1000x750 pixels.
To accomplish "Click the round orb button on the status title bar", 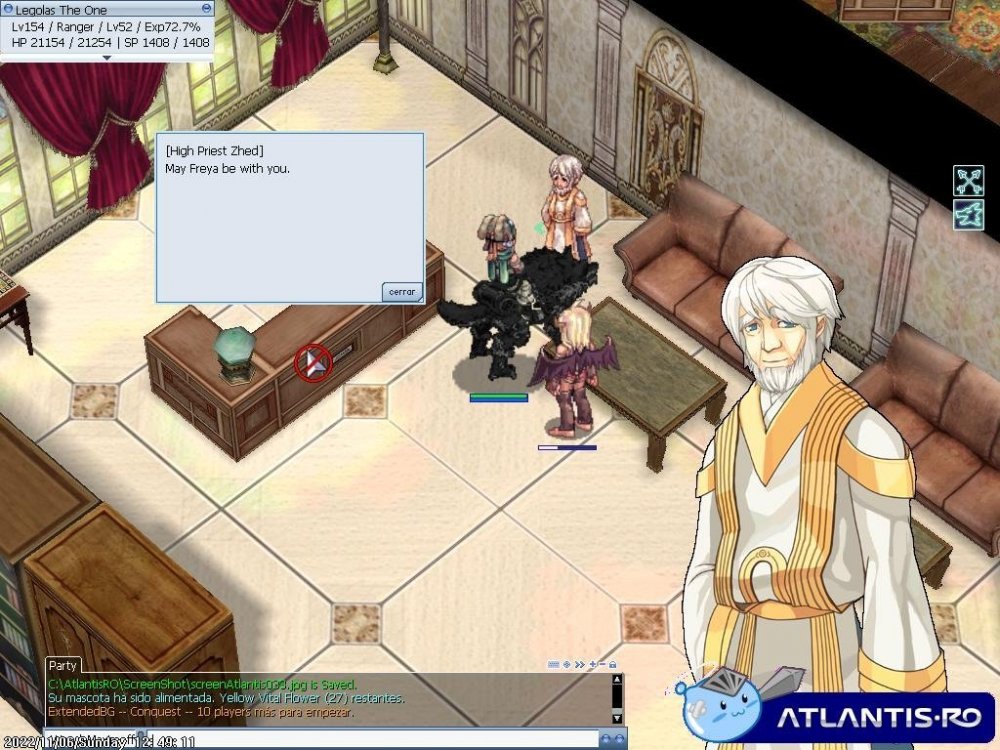I will coord(9,8).
